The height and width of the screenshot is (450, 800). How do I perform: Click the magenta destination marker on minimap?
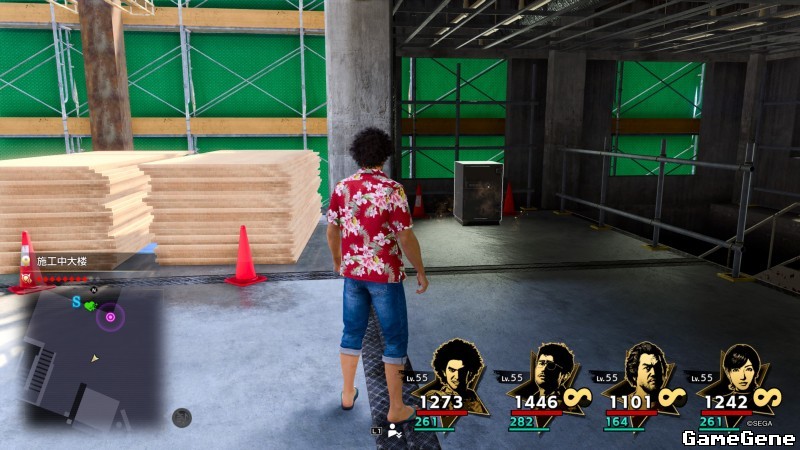111,318
